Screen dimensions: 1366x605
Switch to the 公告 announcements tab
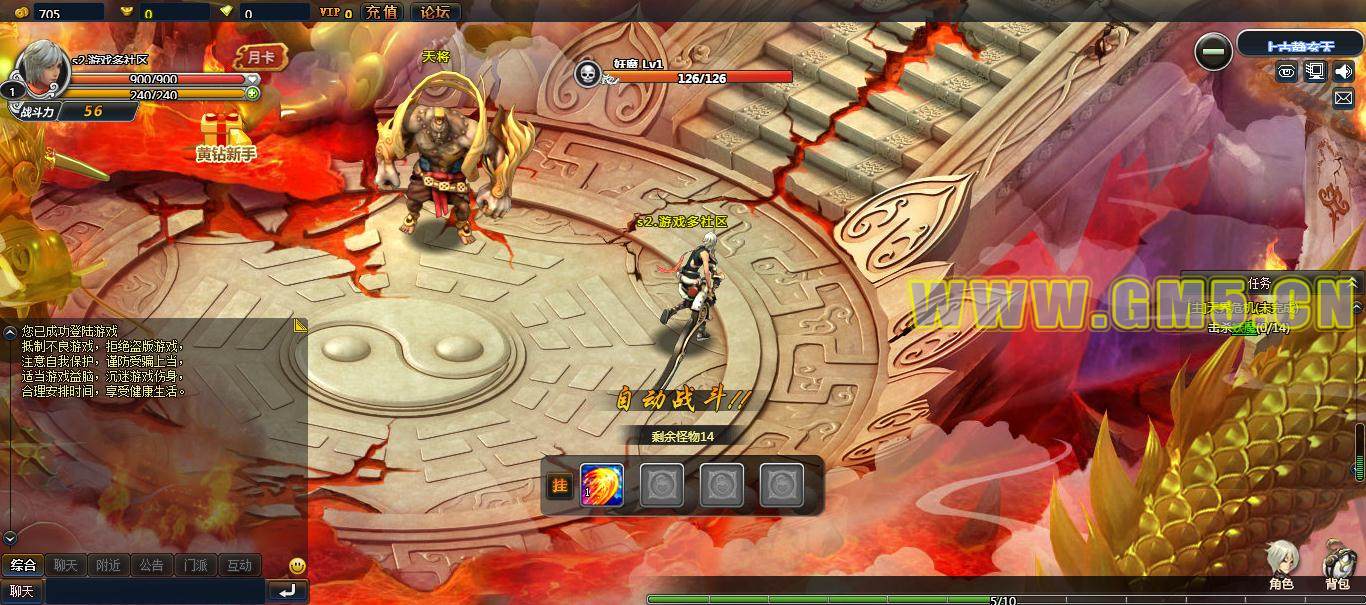click(151, 565)
